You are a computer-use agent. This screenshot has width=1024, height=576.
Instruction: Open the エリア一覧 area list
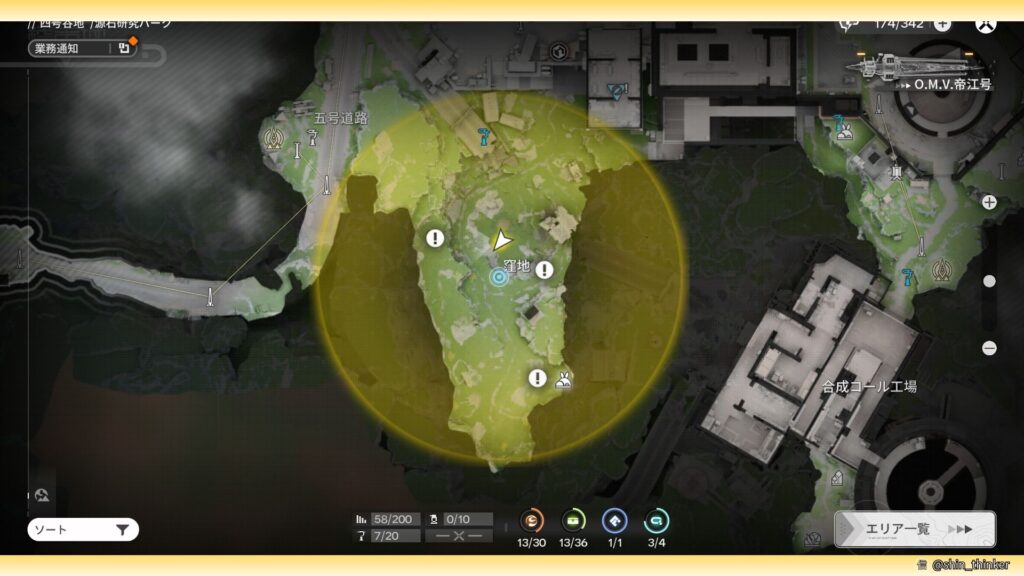(914, 529)
